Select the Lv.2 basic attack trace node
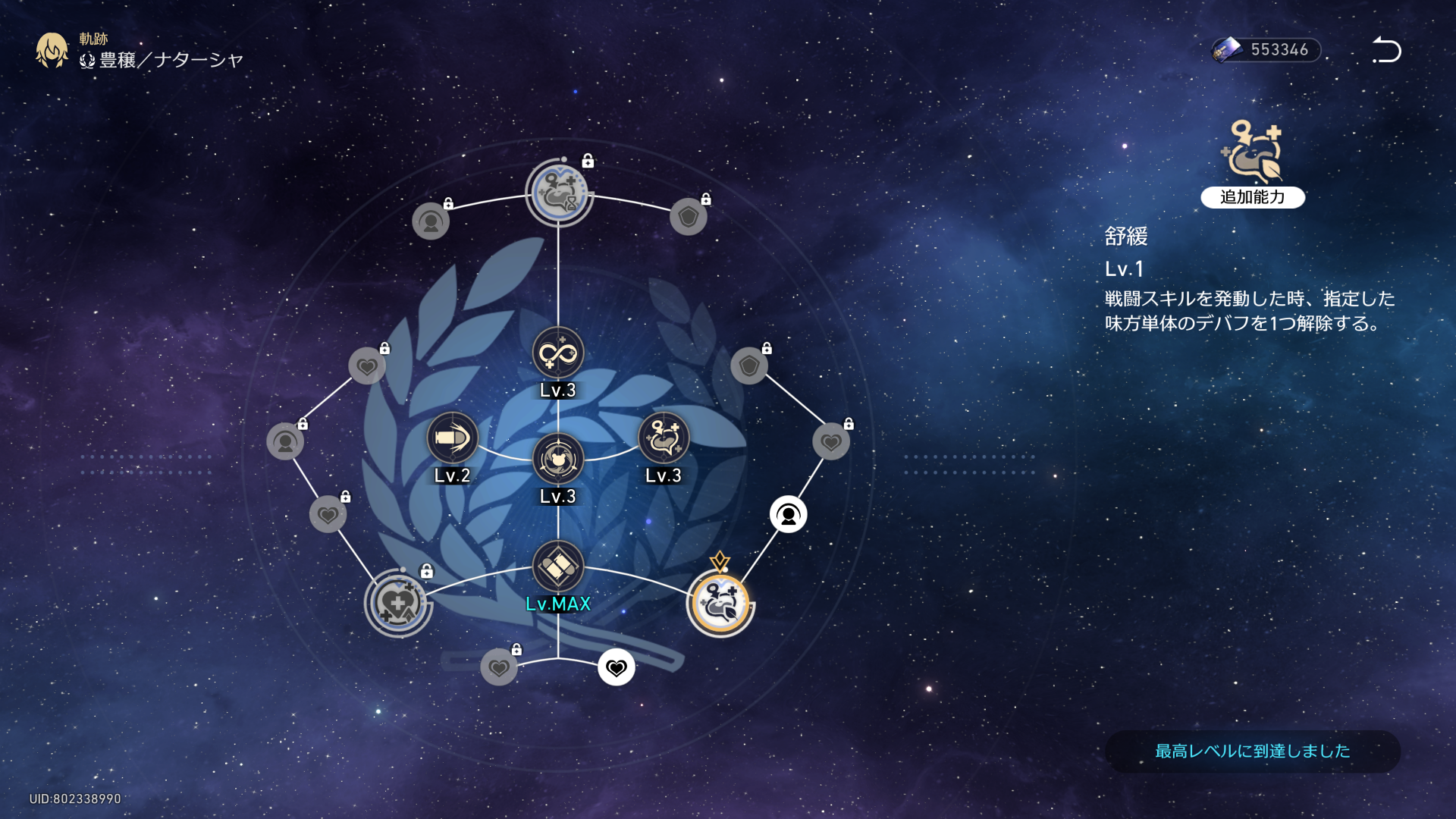The image size is (1456, 819). click(x=453, y=438)
